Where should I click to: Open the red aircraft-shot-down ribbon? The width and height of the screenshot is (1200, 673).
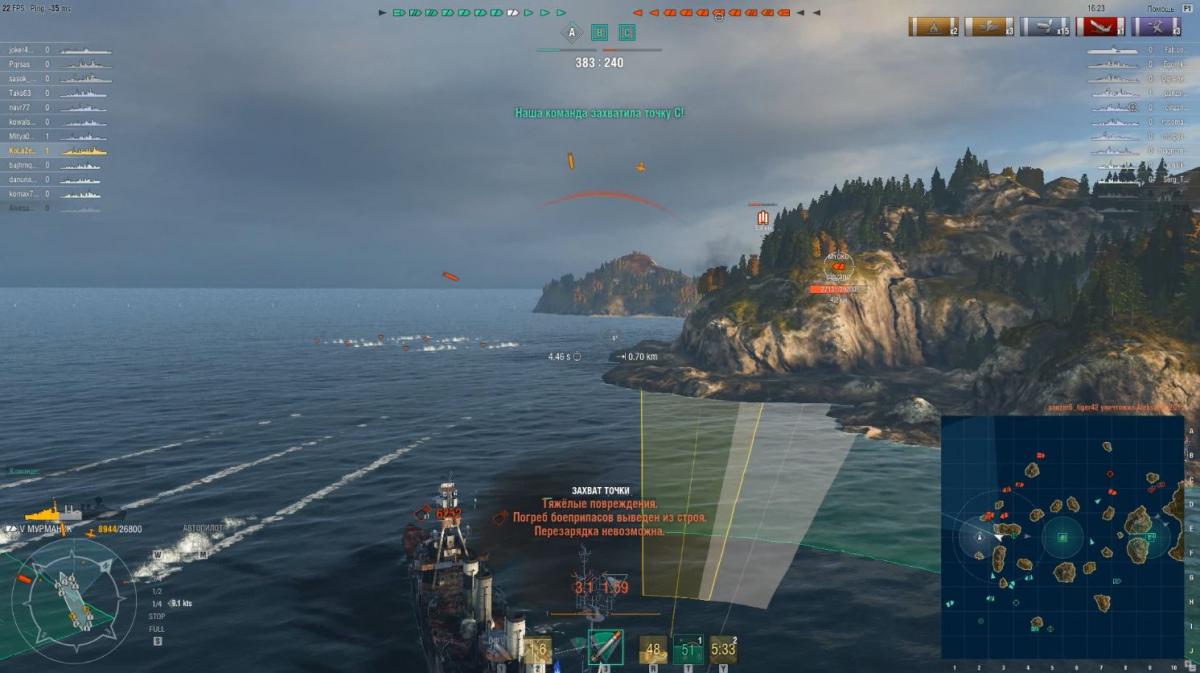tap(1101, 26)
